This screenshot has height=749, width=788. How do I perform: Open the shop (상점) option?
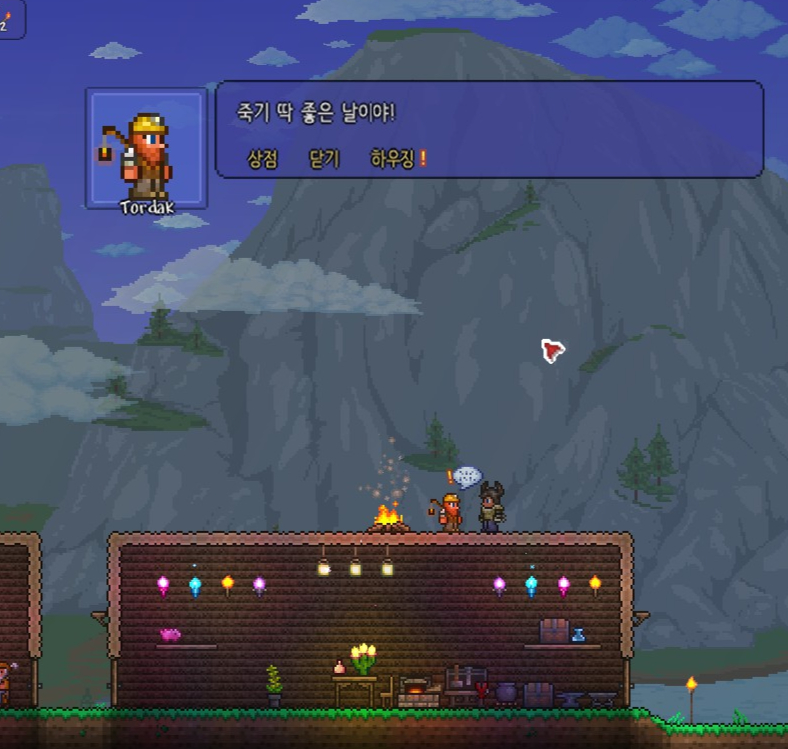262,159
